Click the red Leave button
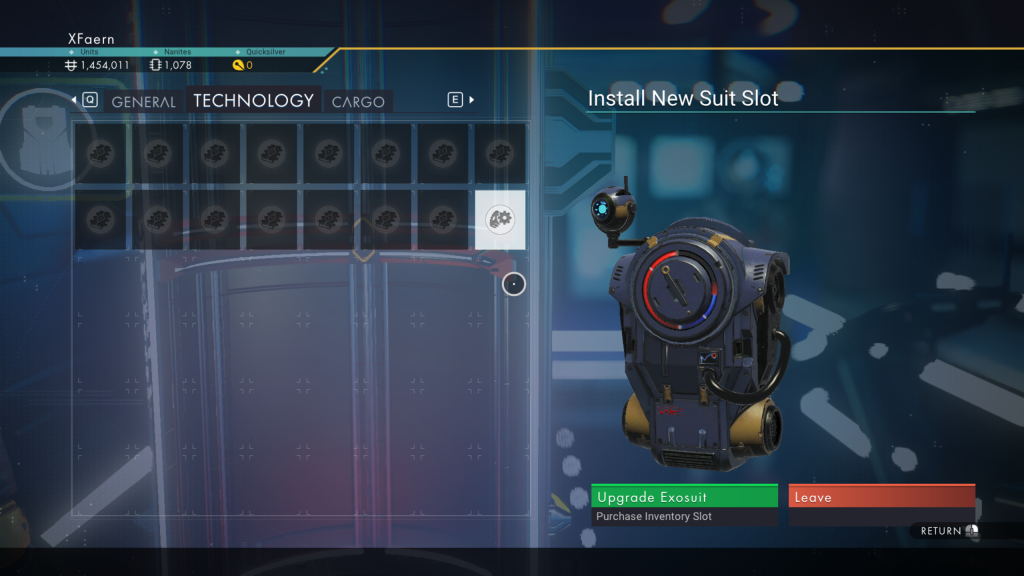Viewport: 1024px width, 576px height. (881, 497)
